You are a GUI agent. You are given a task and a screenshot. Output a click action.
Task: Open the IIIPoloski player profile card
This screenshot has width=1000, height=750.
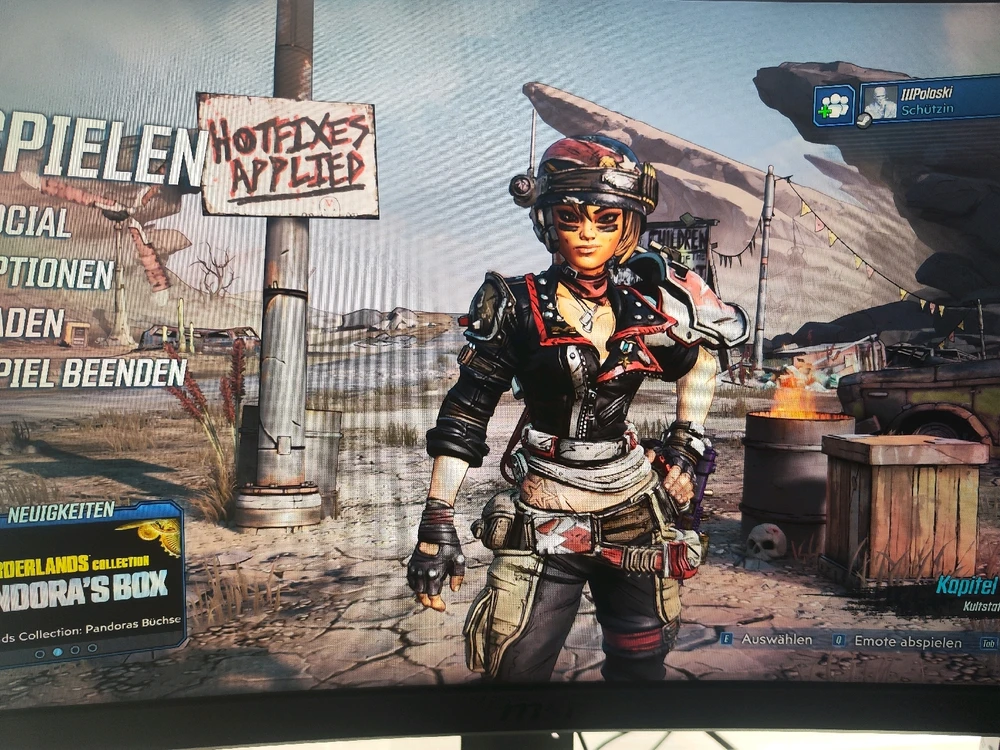pyautogui.click(x=928, y=102)
